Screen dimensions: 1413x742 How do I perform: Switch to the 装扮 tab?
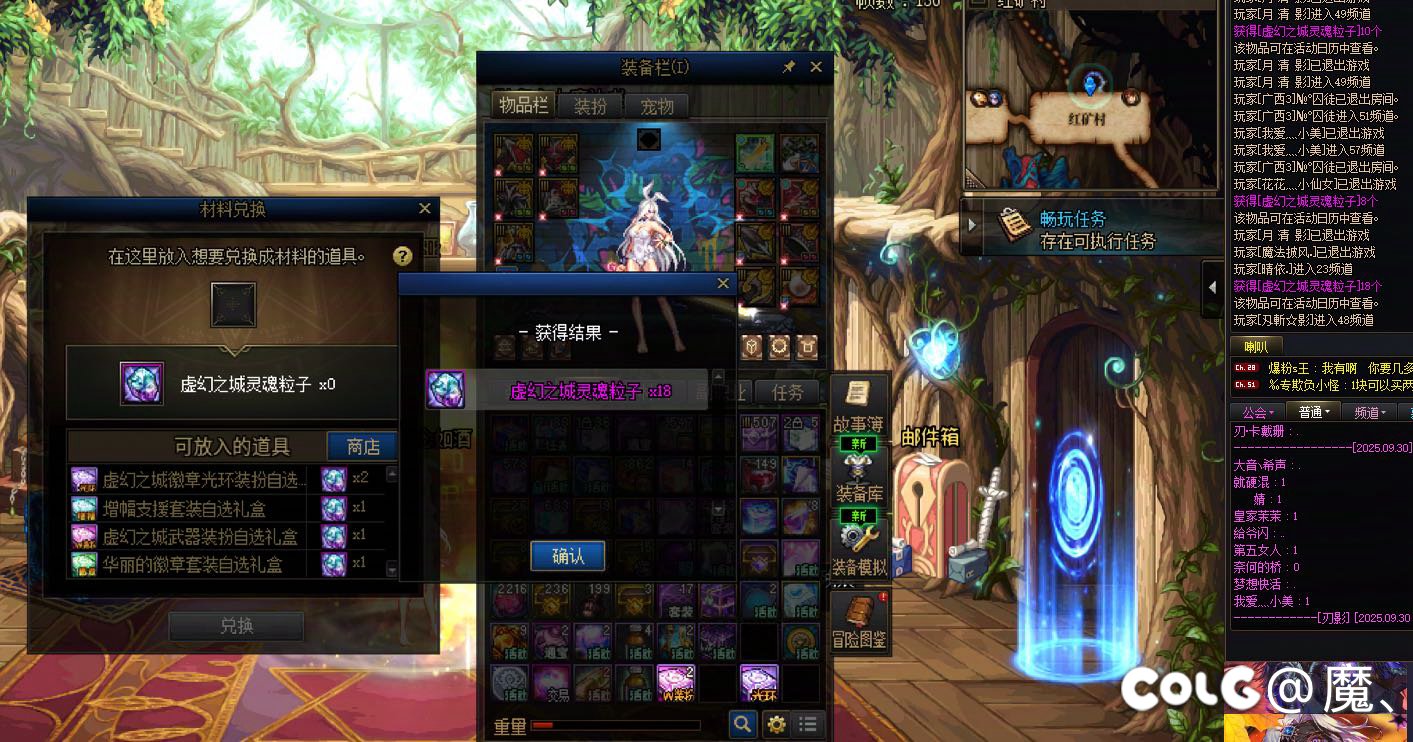(x=589, y=104)
